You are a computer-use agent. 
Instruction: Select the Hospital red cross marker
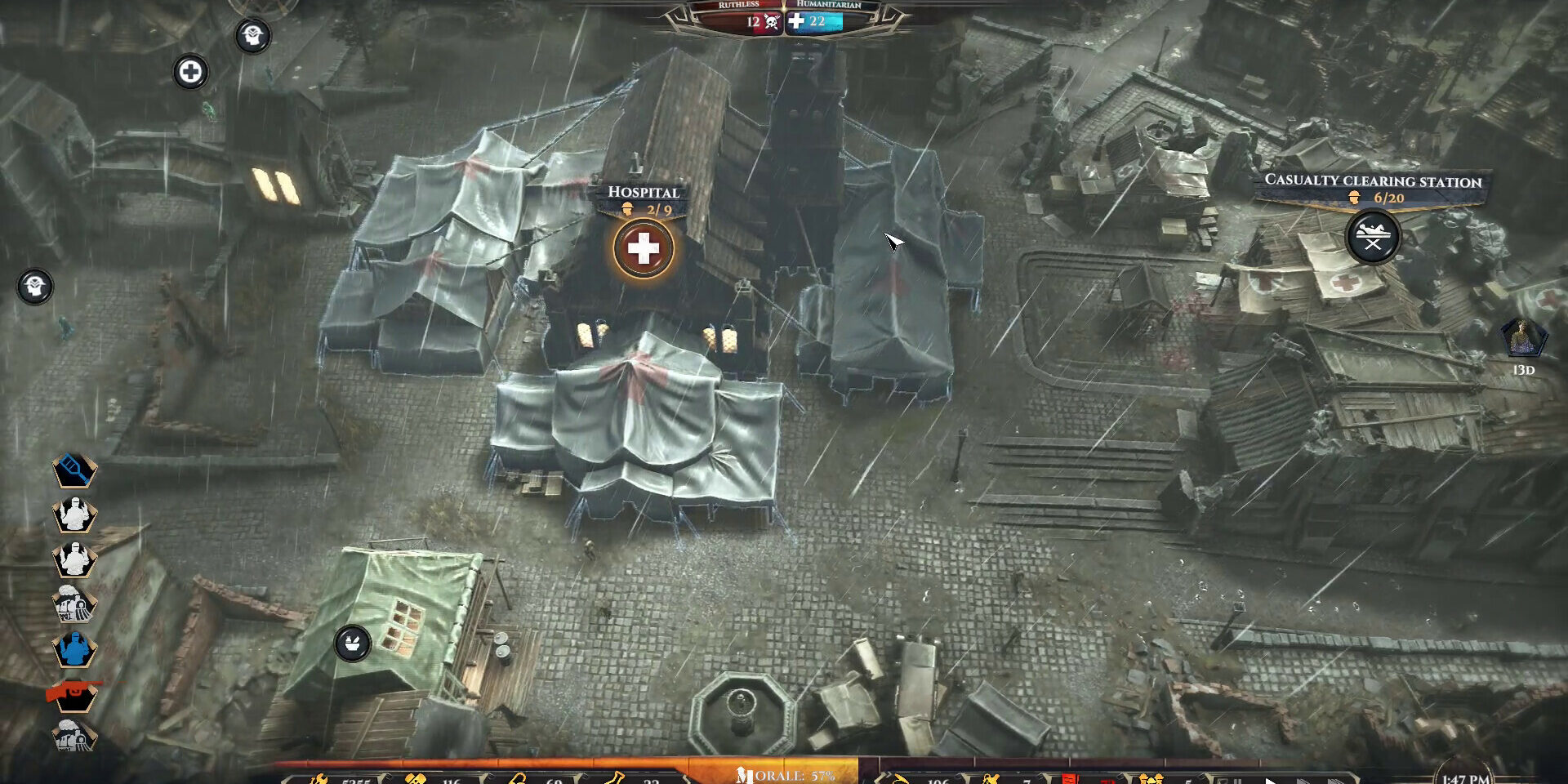[644, 249]
